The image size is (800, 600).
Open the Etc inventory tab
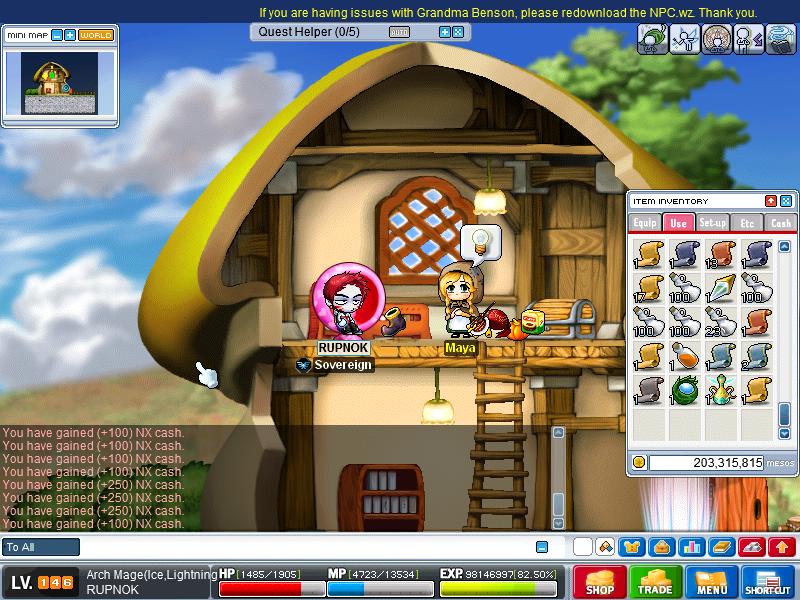pos(747,223)
